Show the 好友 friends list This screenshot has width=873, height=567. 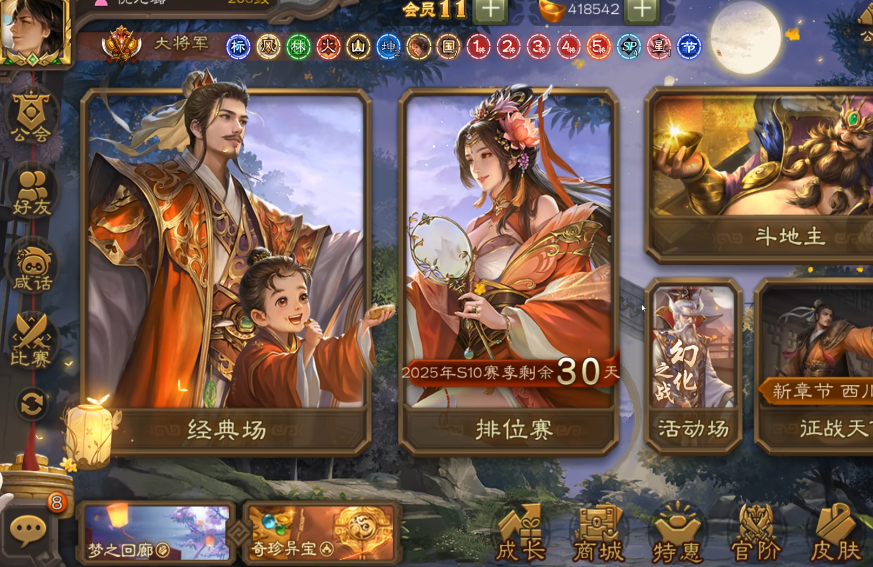[x=31, y=191]
